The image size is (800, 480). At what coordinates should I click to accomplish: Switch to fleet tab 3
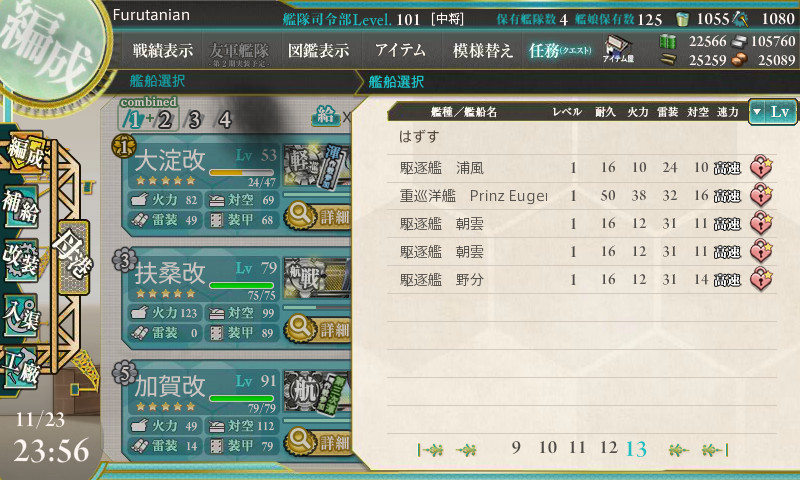(x=195, y=120)
